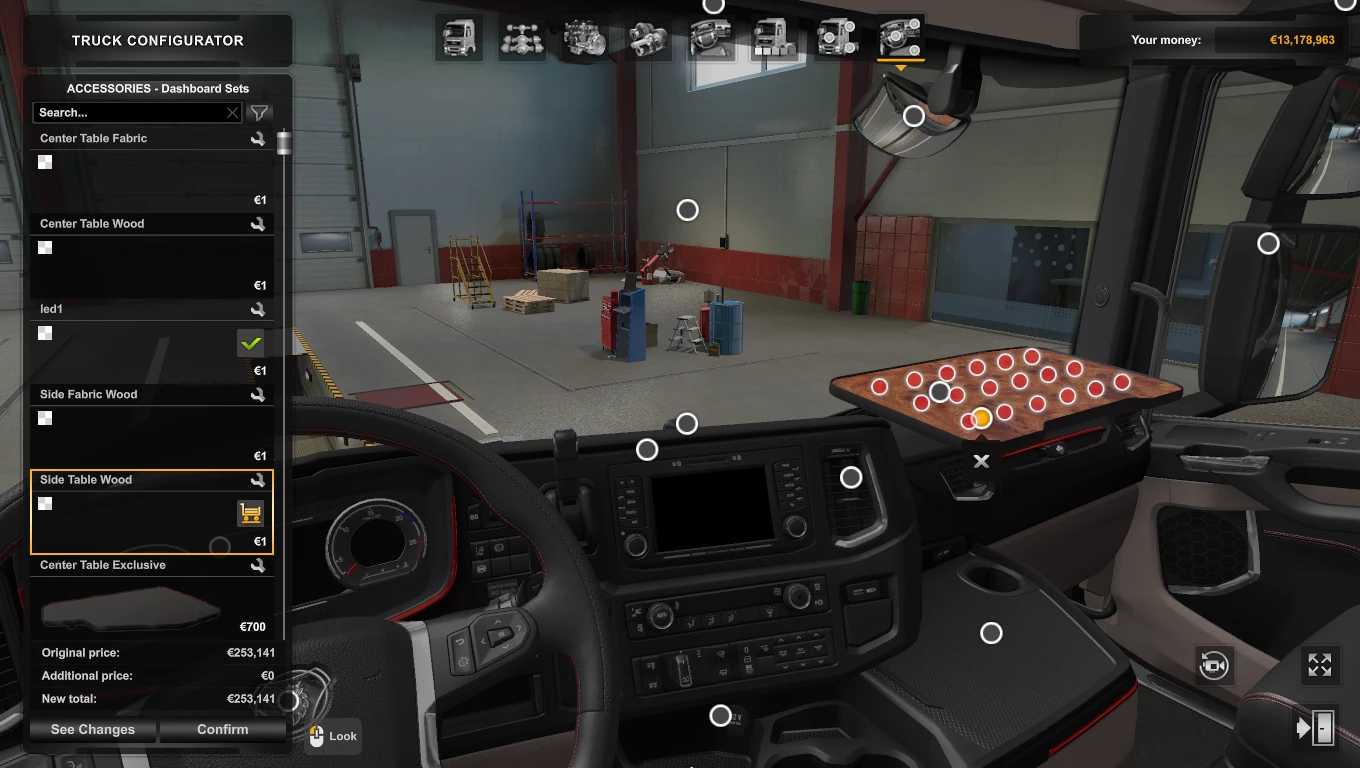Image resolution: width=1360 pixels, height=768 pixels.
Task: Switch to the transmission category tab
Action: coord(648,38)
